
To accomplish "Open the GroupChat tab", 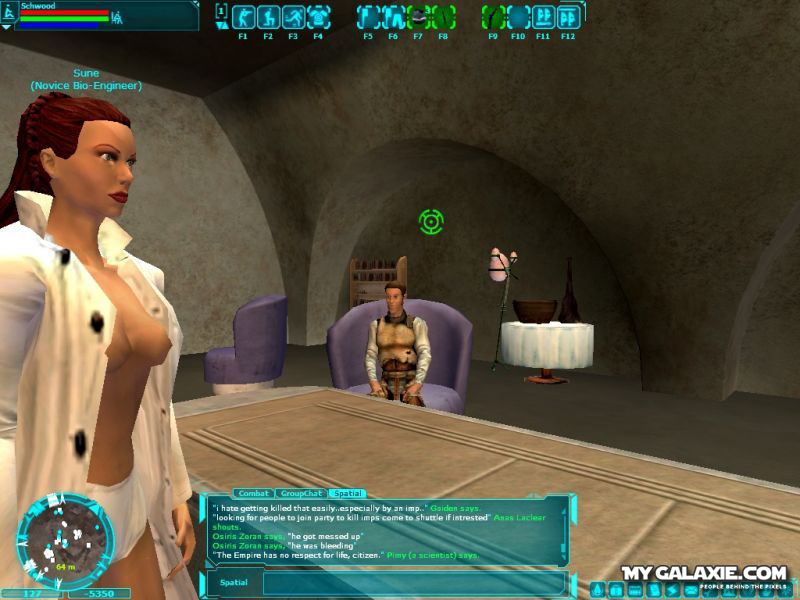I will pos(300,493).
